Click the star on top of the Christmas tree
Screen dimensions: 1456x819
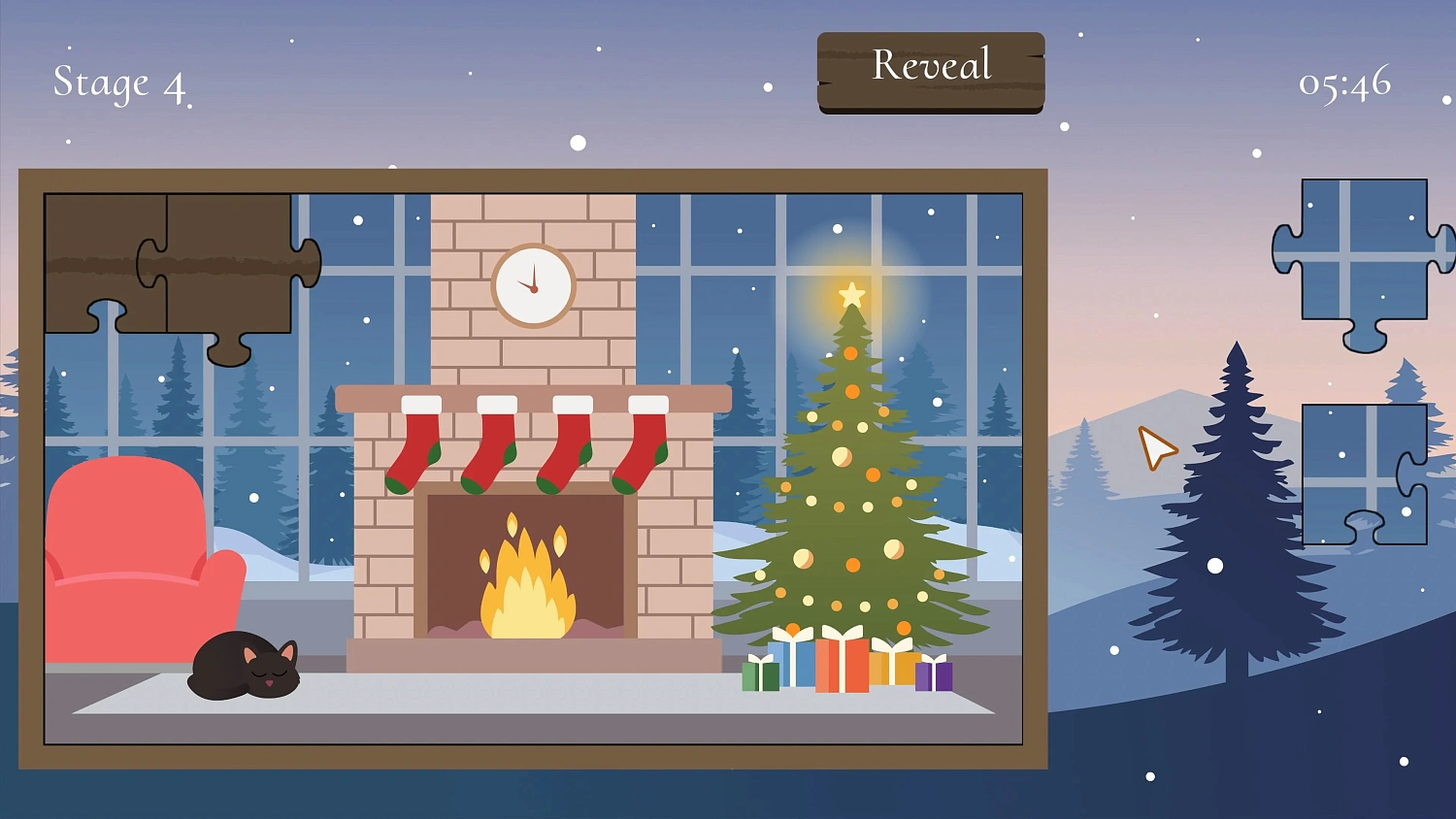pyautogui.click(x=851, y=294)
